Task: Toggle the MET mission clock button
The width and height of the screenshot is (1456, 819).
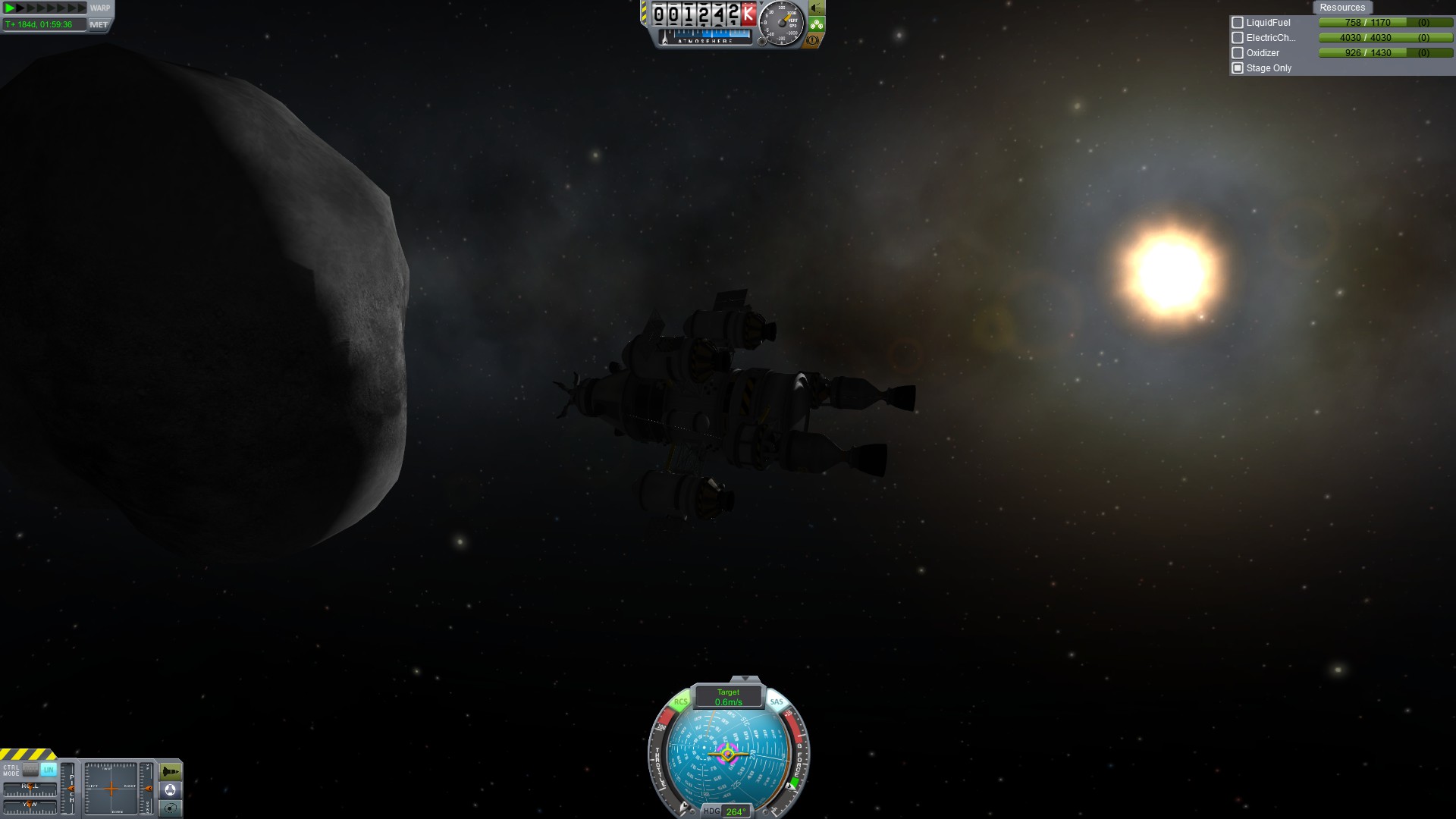Action: 99,24
